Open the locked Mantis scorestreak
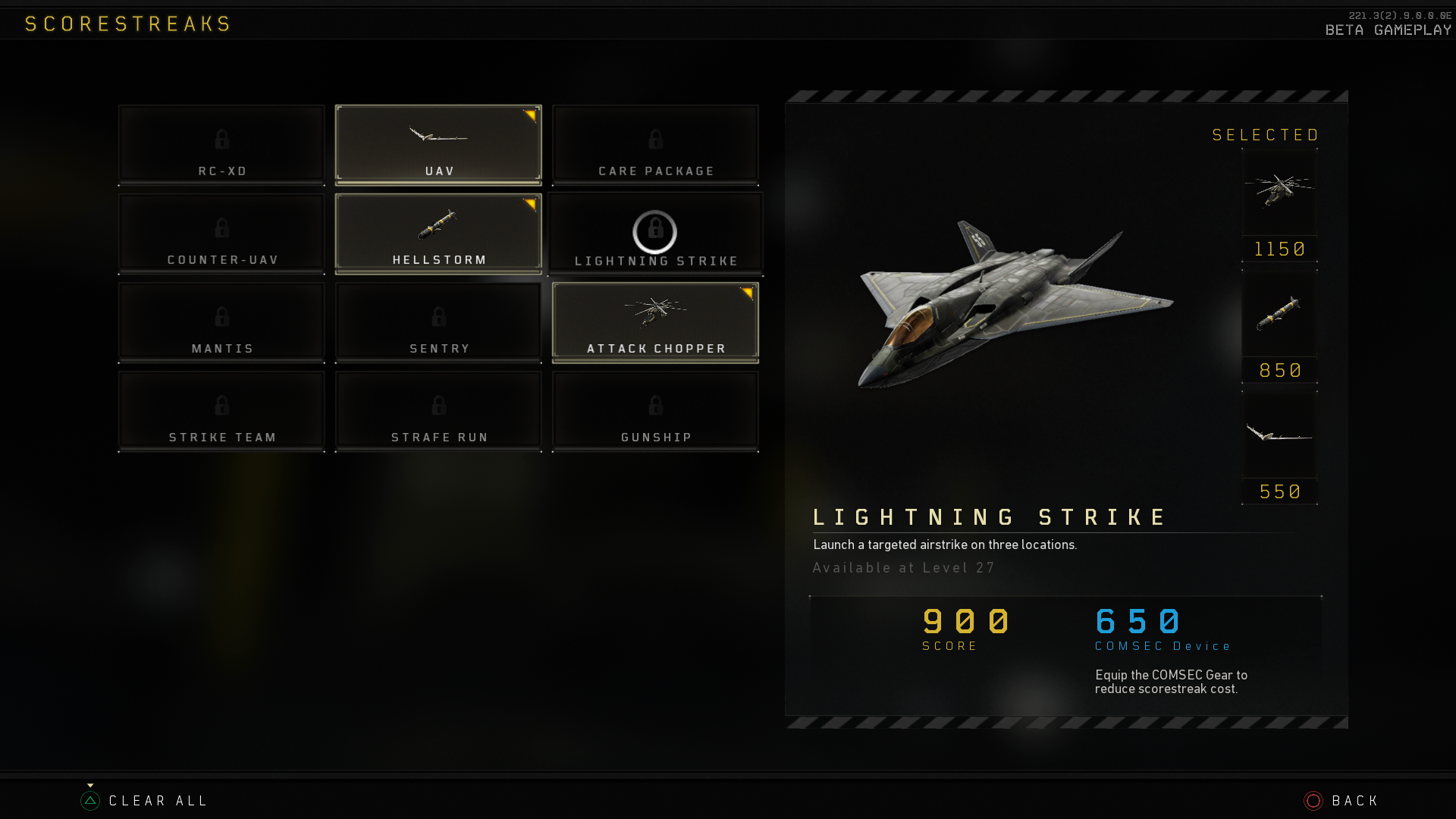Viewport: 1456px width, 819px height. point(221,322)
